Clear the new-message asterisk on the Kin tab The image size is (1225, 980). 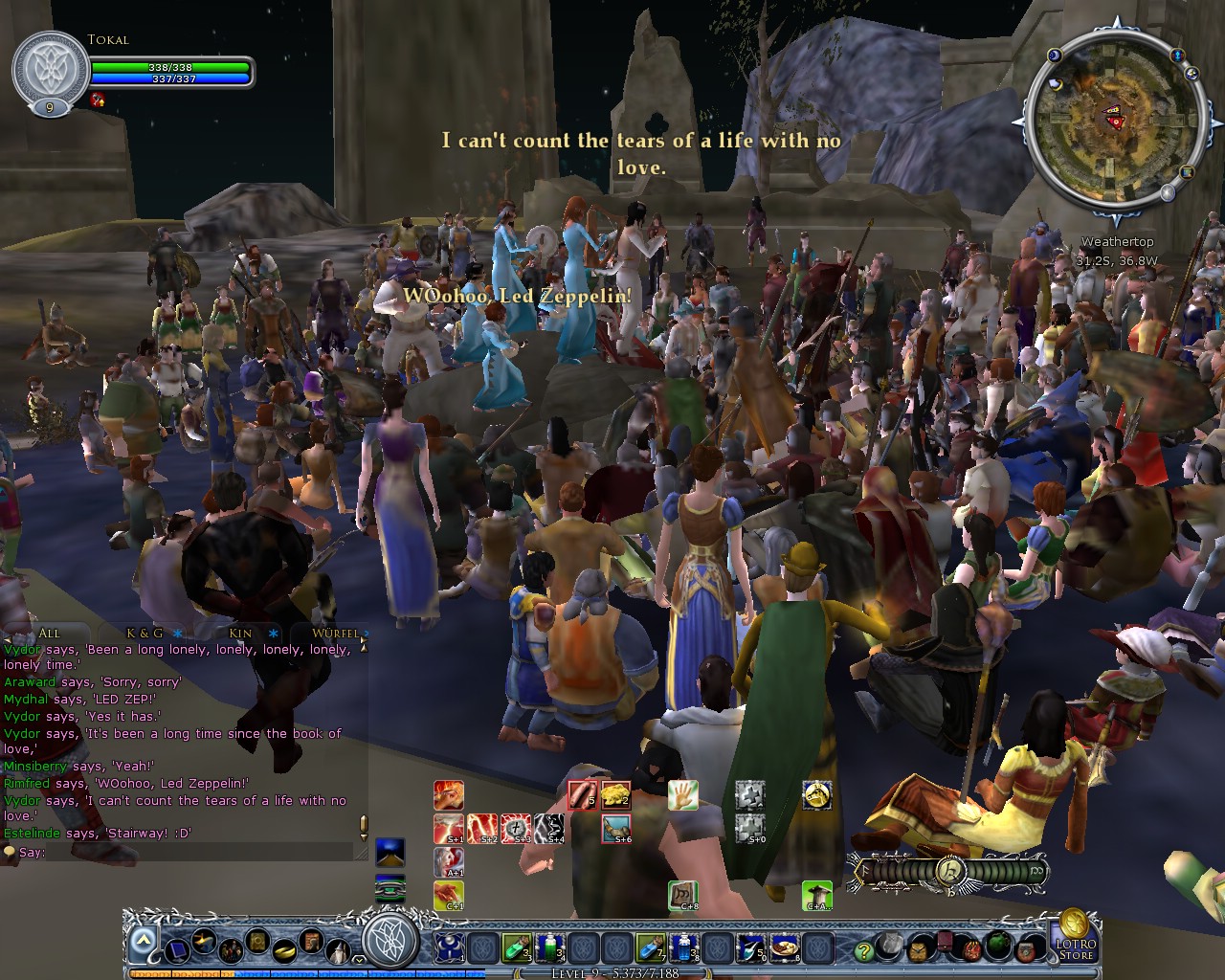point(273,634)
